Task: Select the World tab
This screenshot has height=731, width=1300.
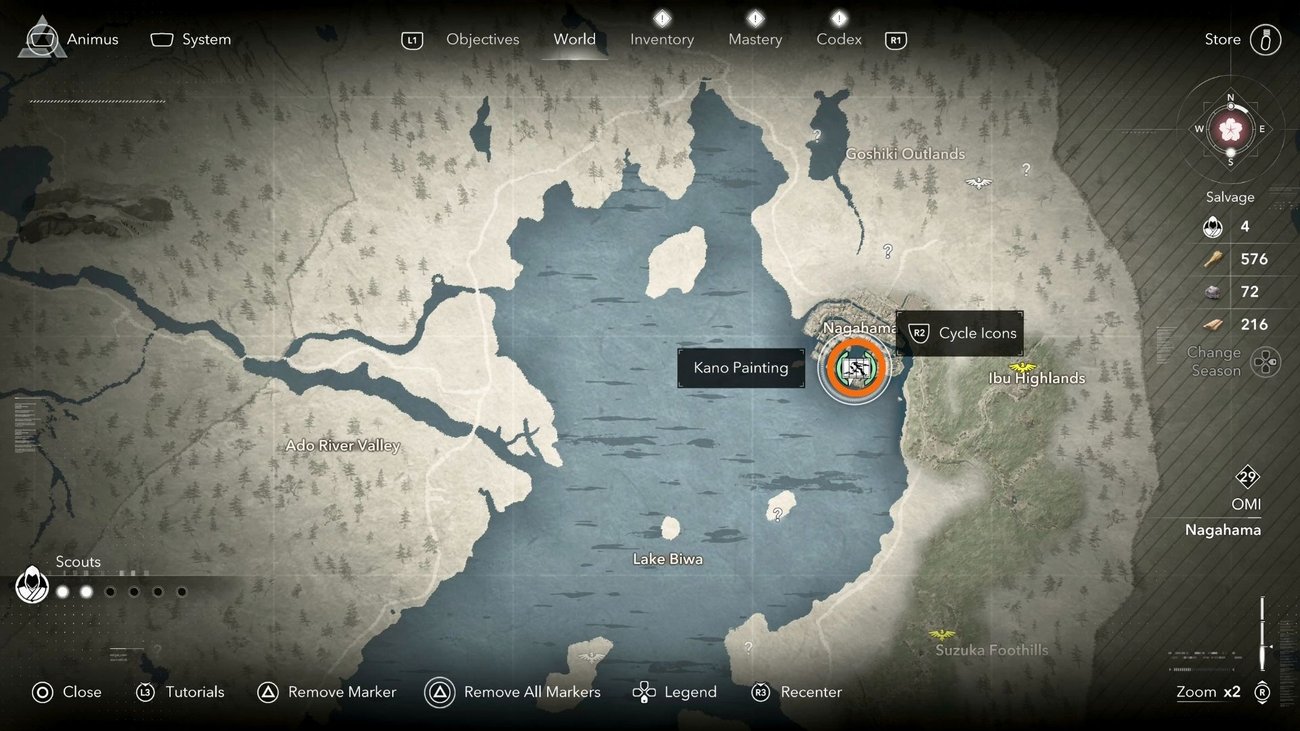Action: point(574,40)
